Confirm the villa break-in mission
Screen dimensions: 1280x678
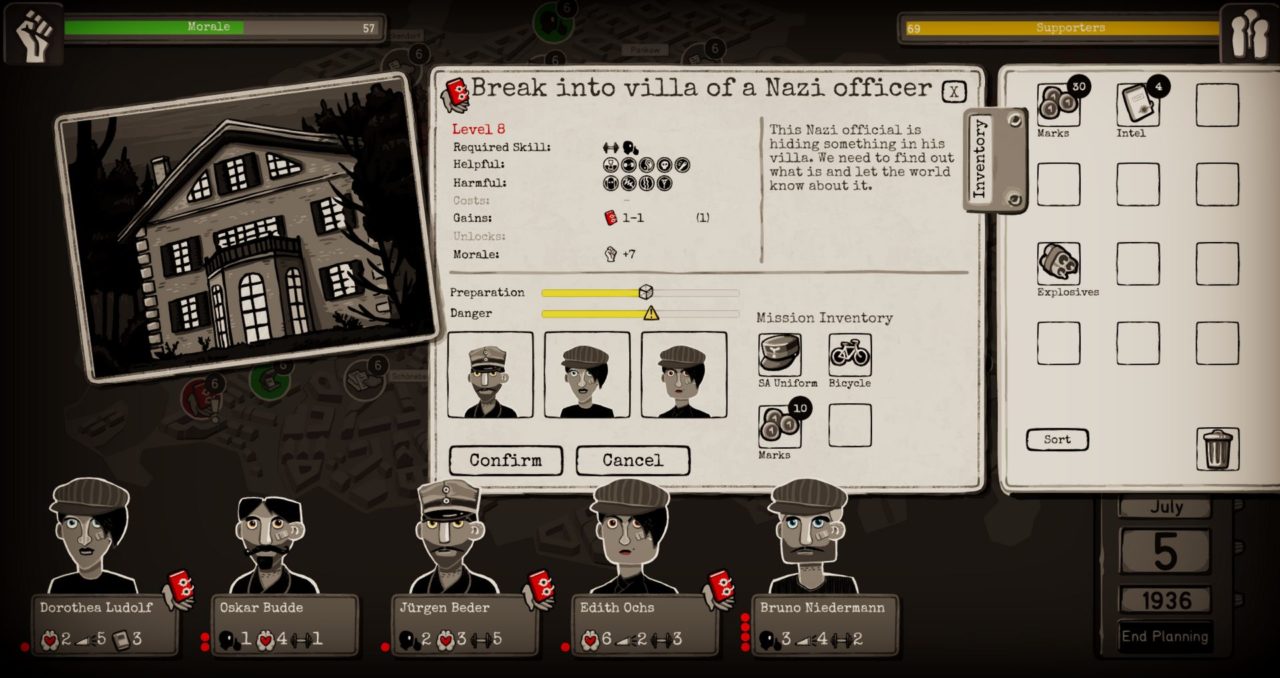click(x=505, y=460)
